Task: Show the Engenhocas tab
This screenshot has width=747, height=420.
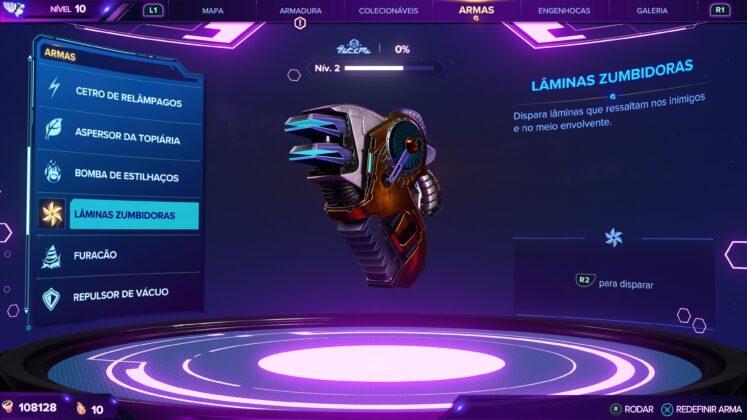Action: coord(564,10)
